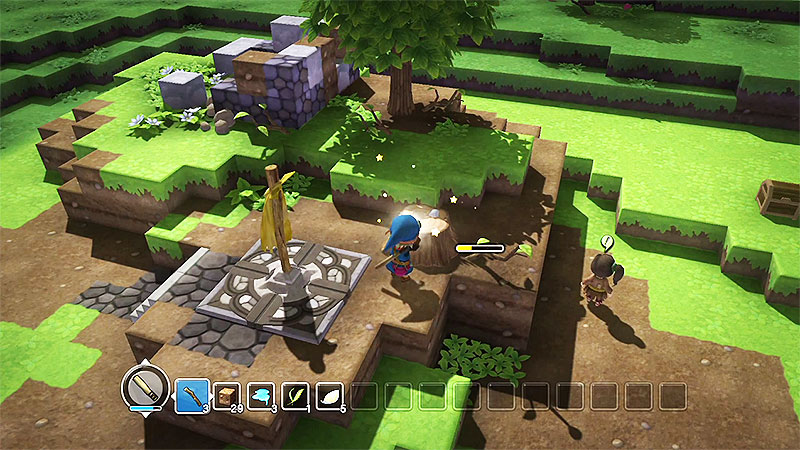800x450 pixels.
Task: Select the green grass fibre slot
Action: click(295, 396)
